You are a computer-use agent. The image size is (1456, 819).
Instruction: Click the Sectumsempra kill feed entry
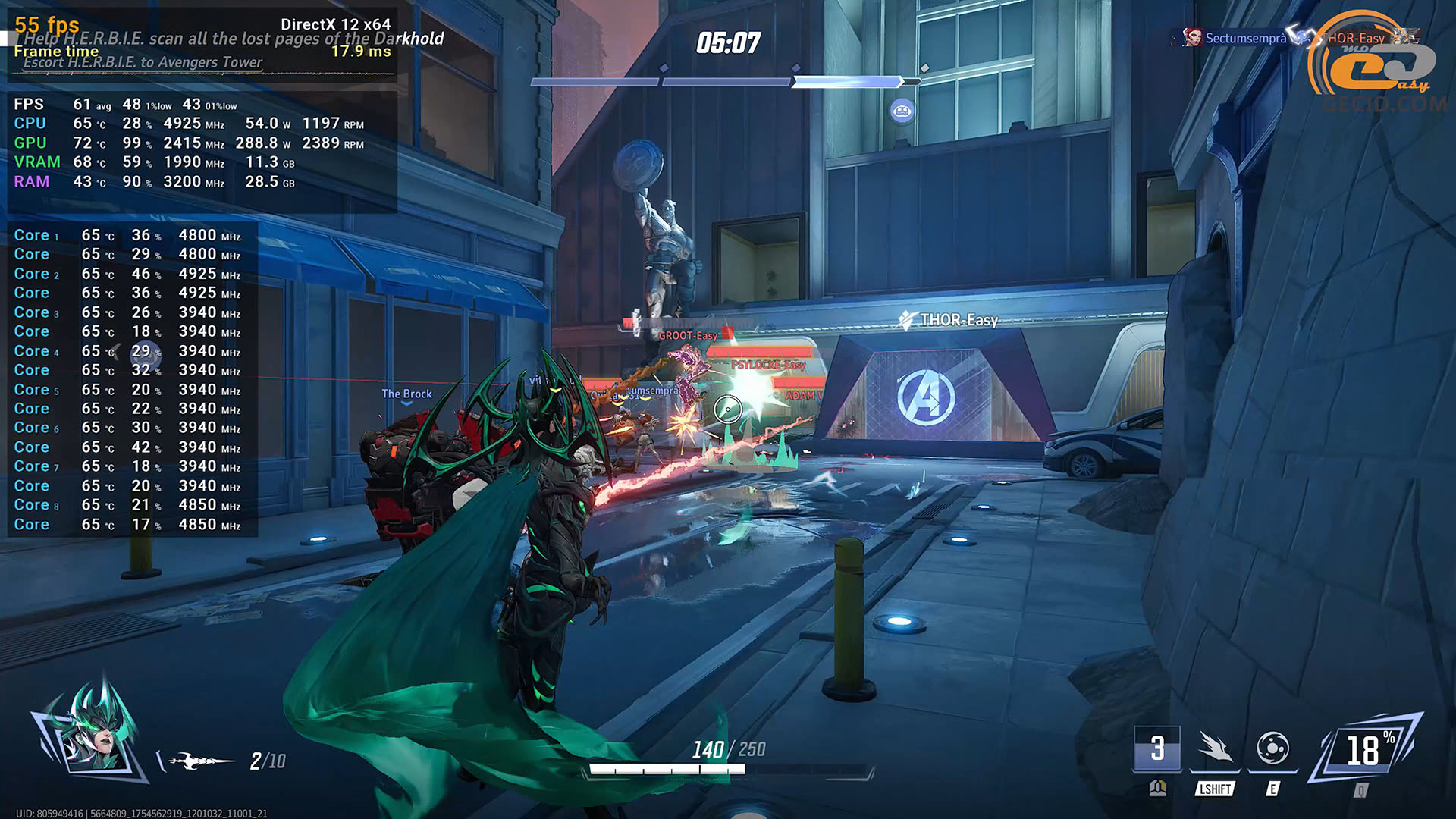1235,38
